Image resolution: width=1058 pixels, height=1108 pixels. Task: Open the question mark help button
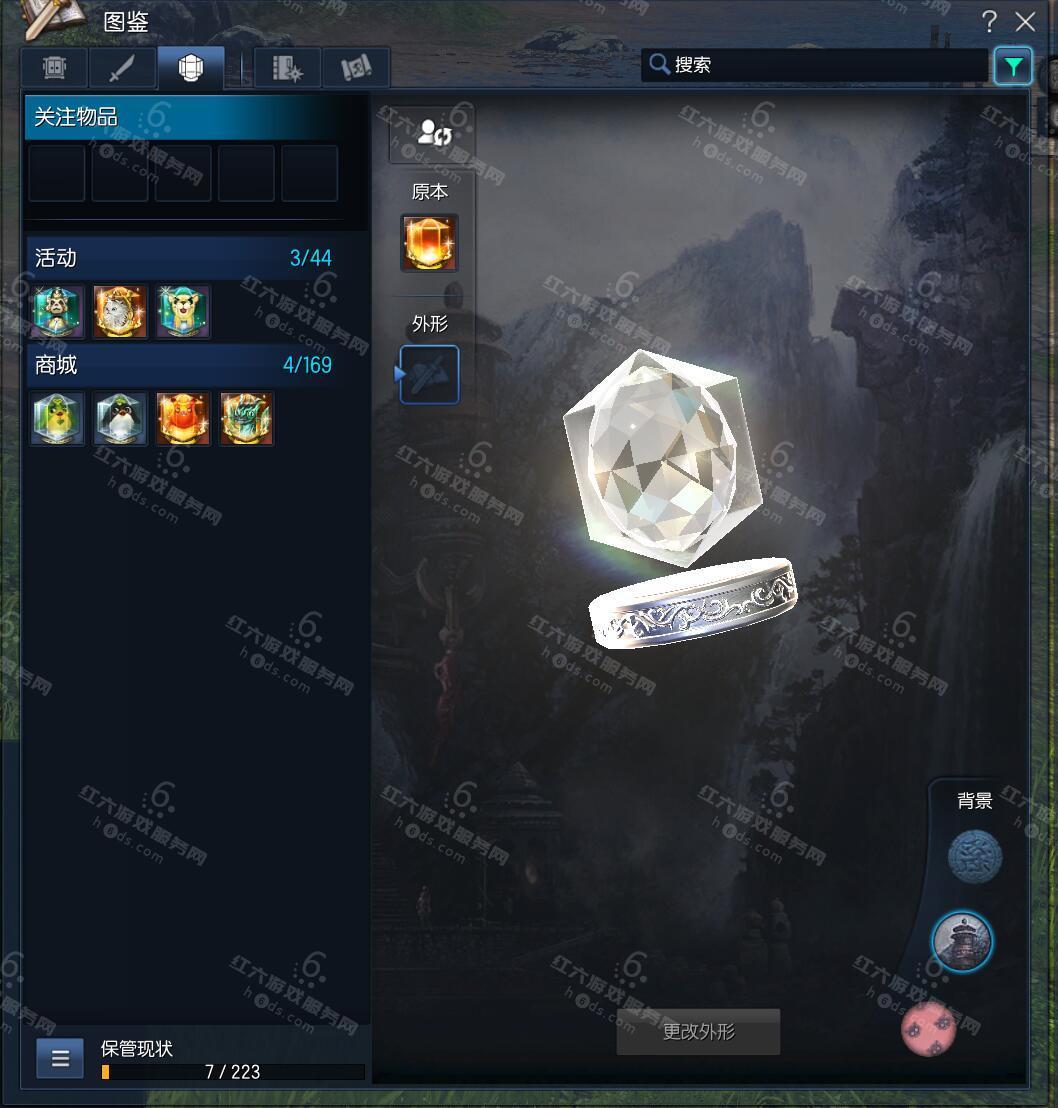(989, 22)
